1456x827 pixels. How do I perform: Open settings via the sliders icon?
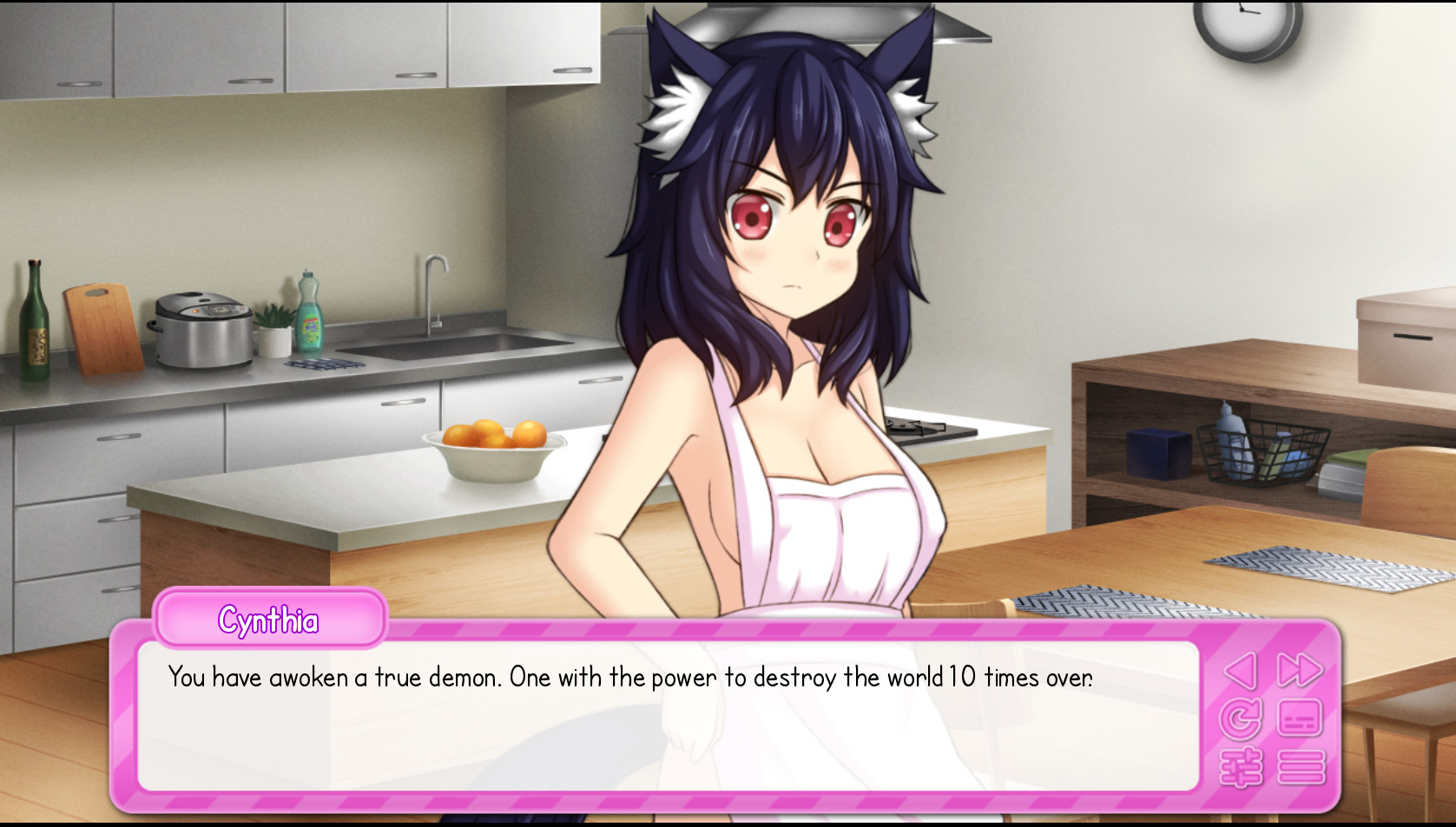[x=1241, y=768]
